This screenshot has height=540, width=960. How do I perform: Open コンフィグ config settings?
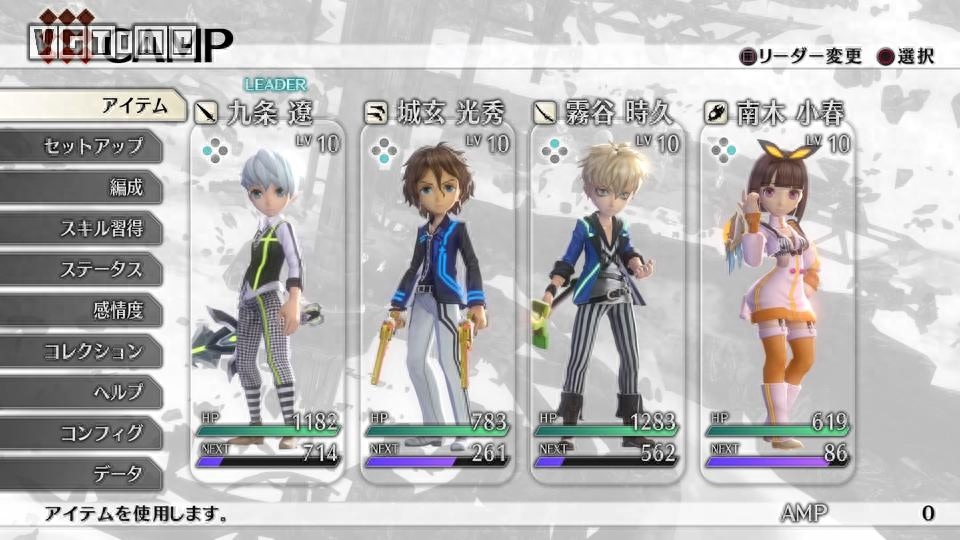point(90,433)
